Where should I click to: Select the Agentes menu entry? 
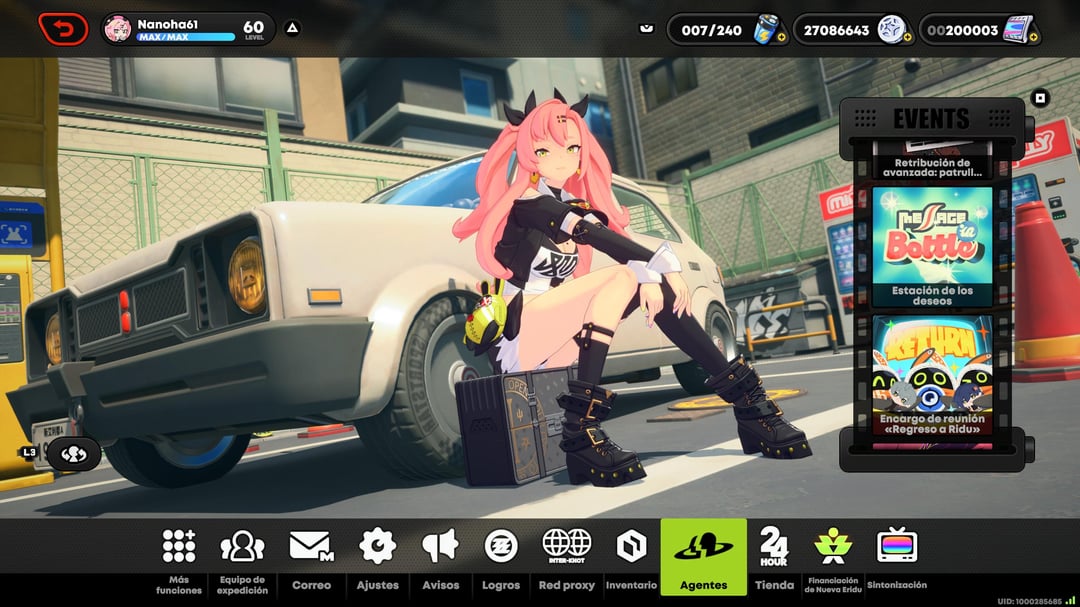point(703,557)
